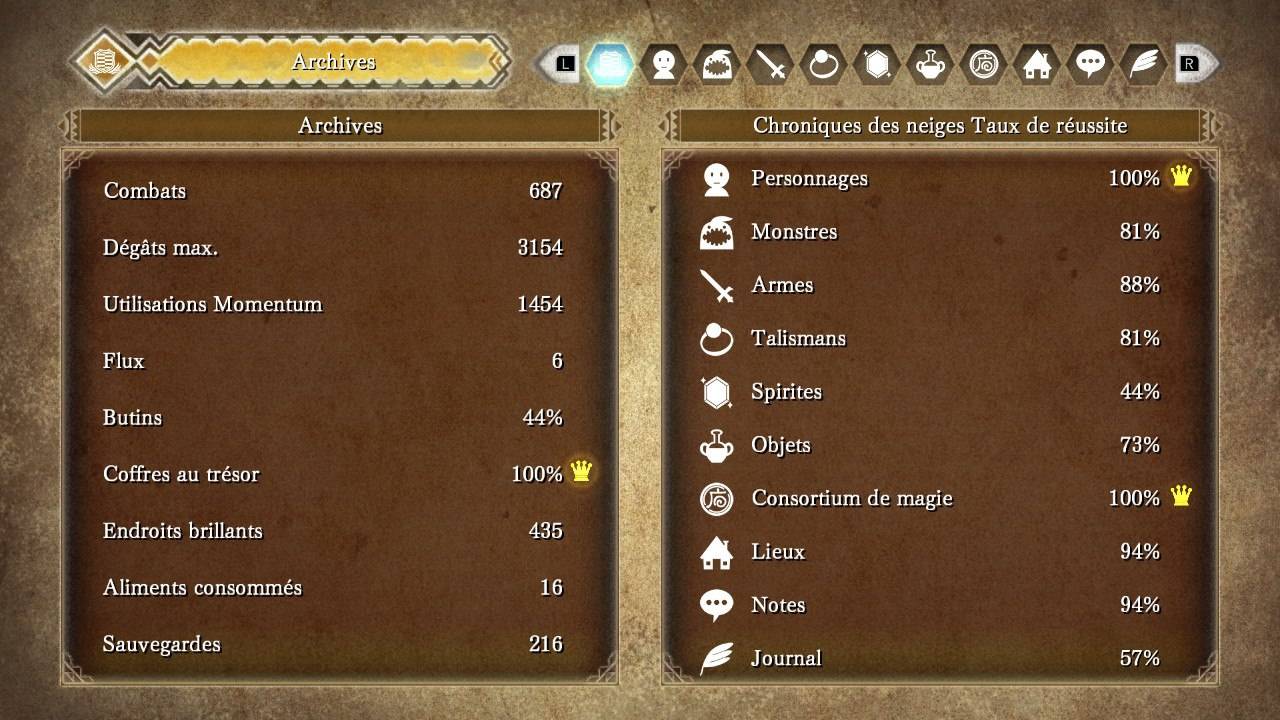Image resolution: width=1280 pixels, height=720 pixels.
Task: Open the potion jar Objects tab
Action: click(930, 64)
